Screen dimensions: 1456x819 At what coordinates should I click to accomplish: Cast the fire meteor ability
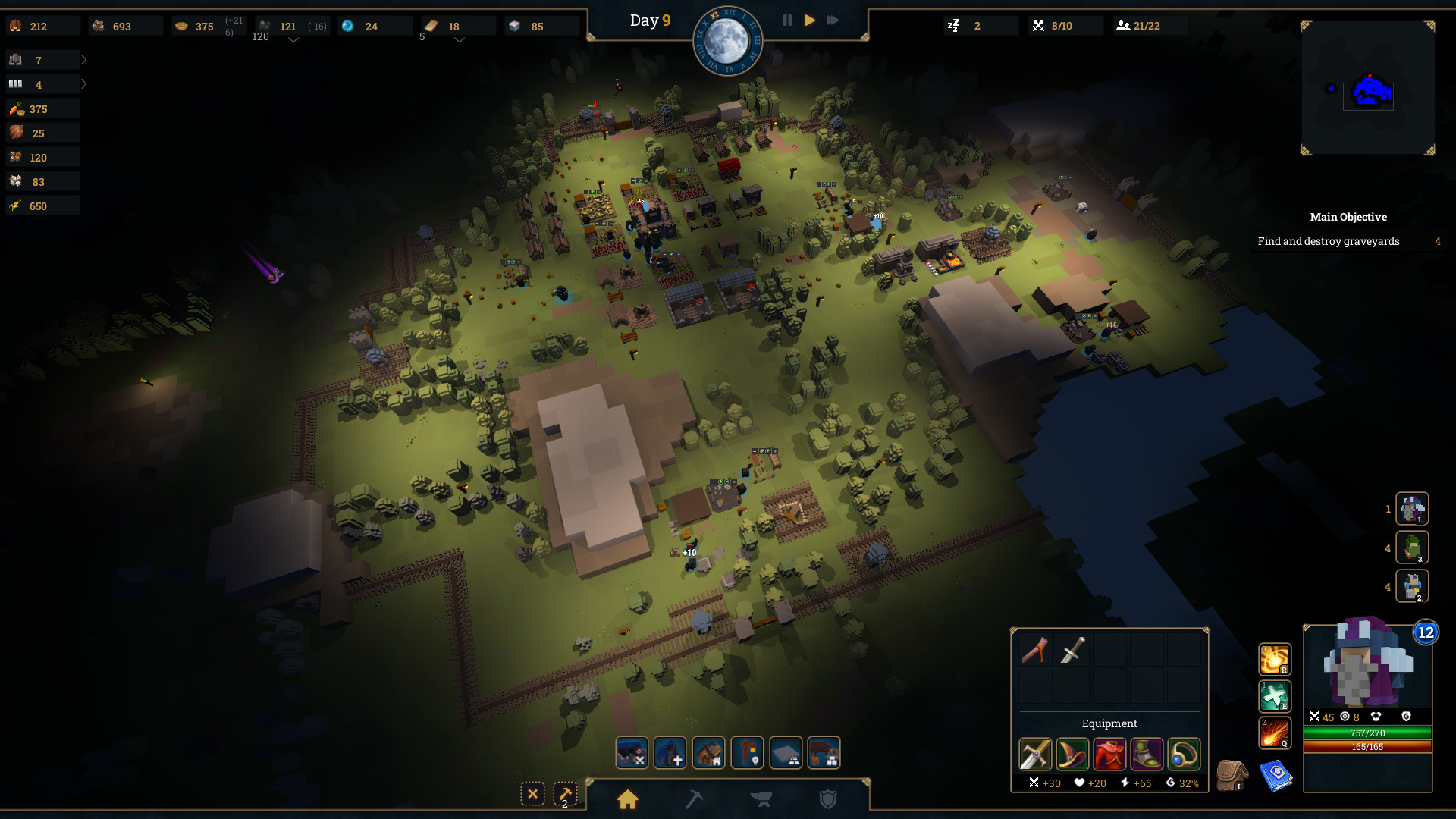[x=1275, y=733]
